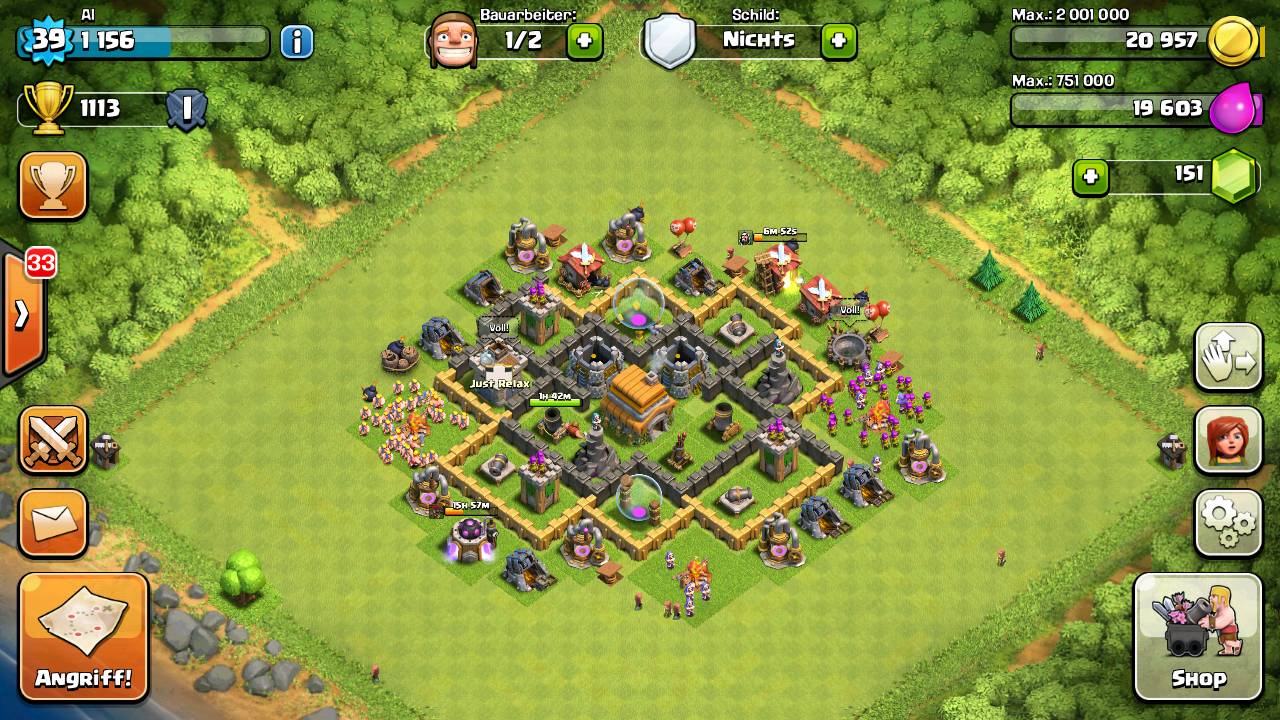Tap the league shield badge
Screen dimensions: 1280x720
pos(187,109)
